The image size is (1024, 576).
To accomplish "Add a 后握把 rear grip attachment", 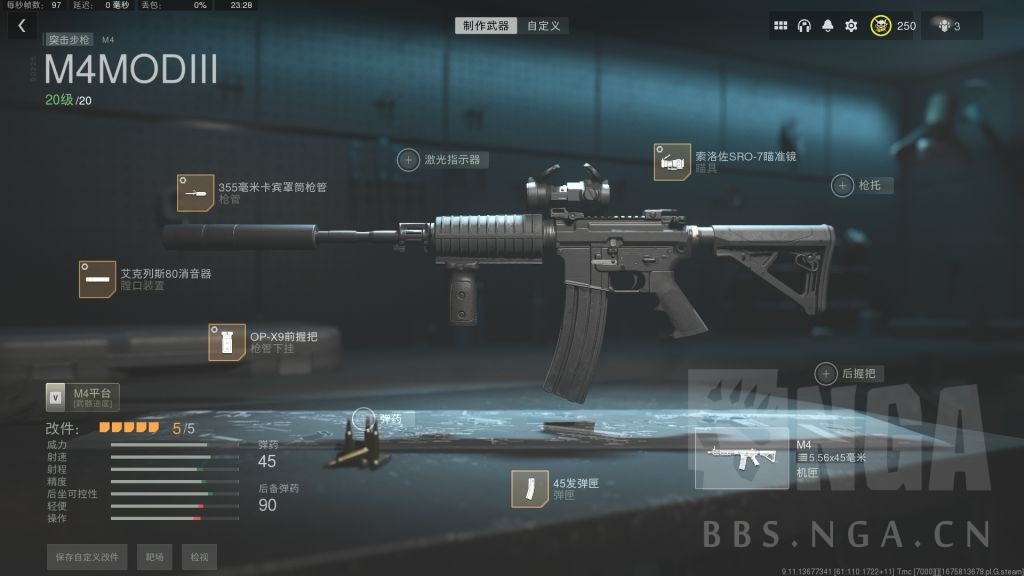I will point(826,373).
